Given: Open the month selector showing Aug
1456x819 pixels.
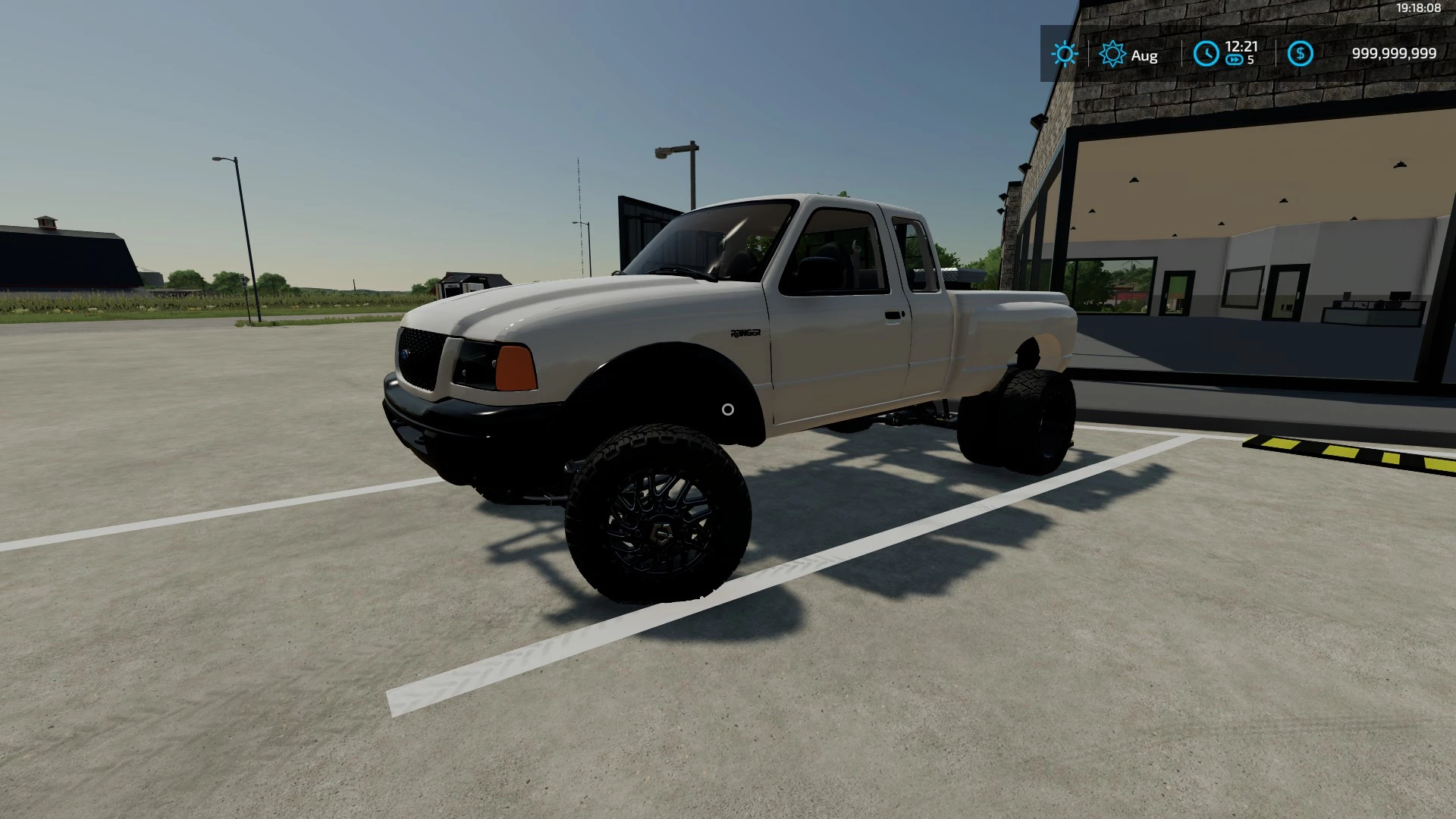Looking at the screenshot, I should coord(1144,55).
